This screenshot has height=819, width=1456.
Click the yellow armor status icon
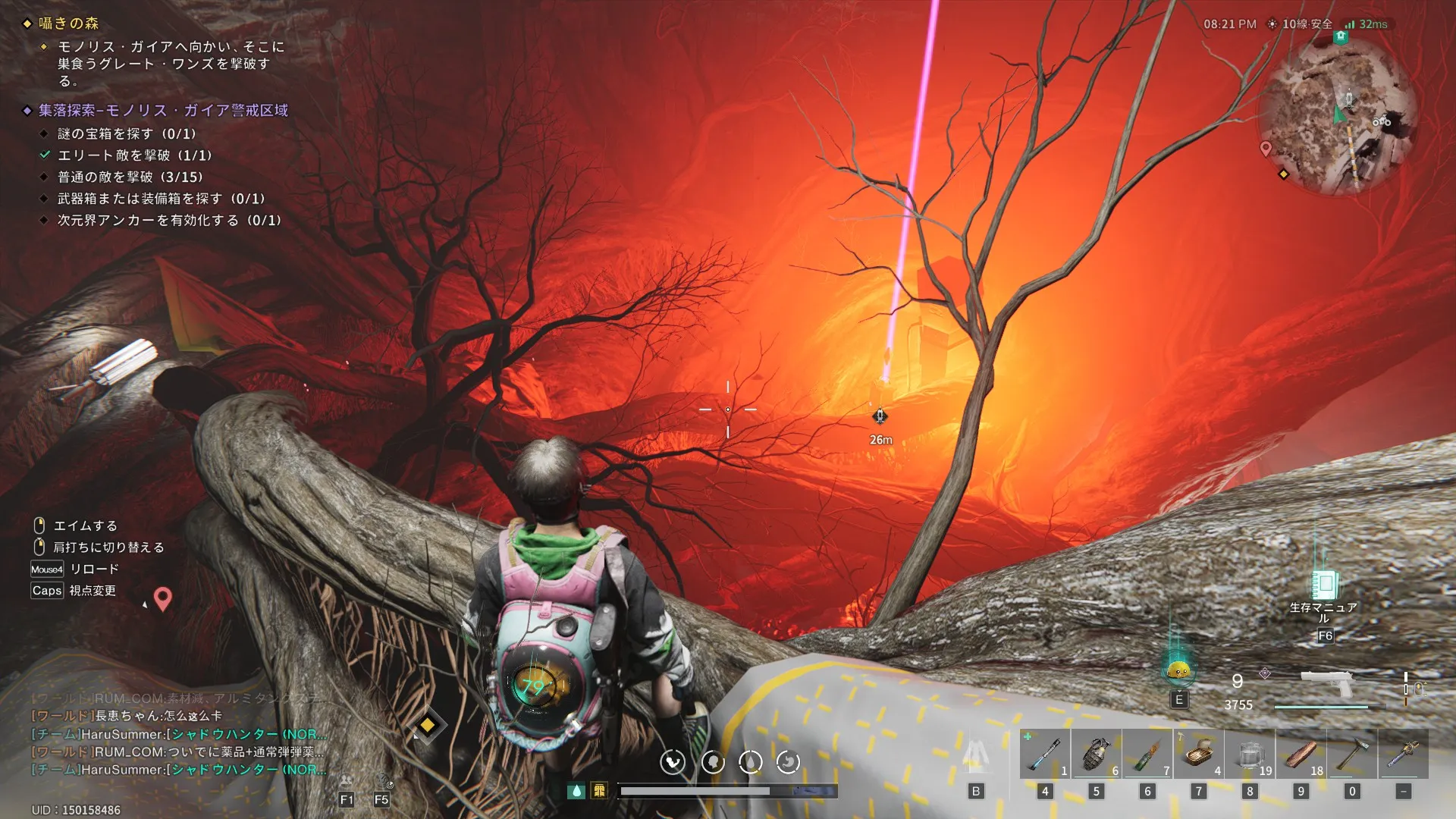coord(599,791)
